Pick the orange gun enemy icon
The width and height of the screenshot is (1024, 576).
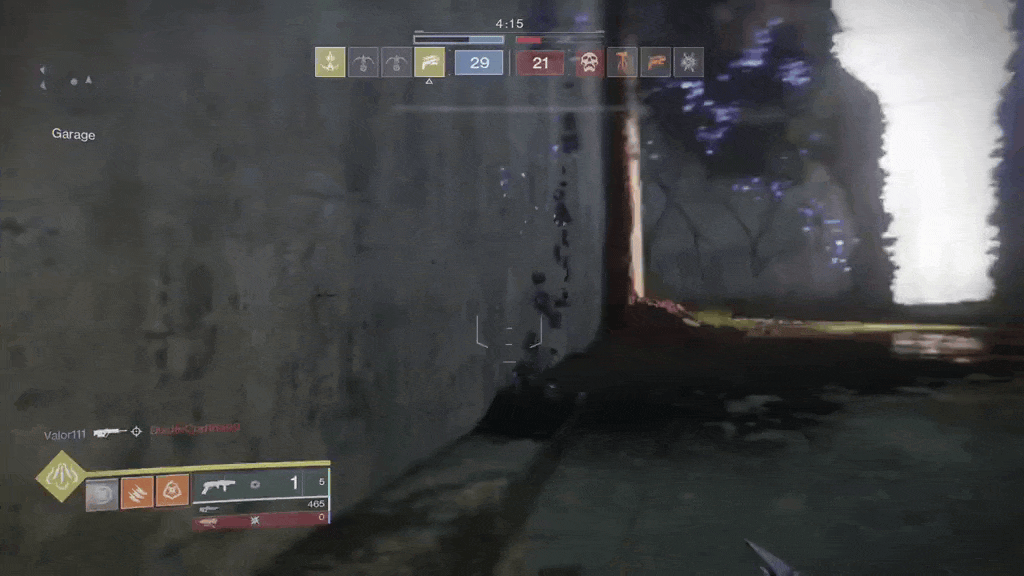click(x=655, y=62)
